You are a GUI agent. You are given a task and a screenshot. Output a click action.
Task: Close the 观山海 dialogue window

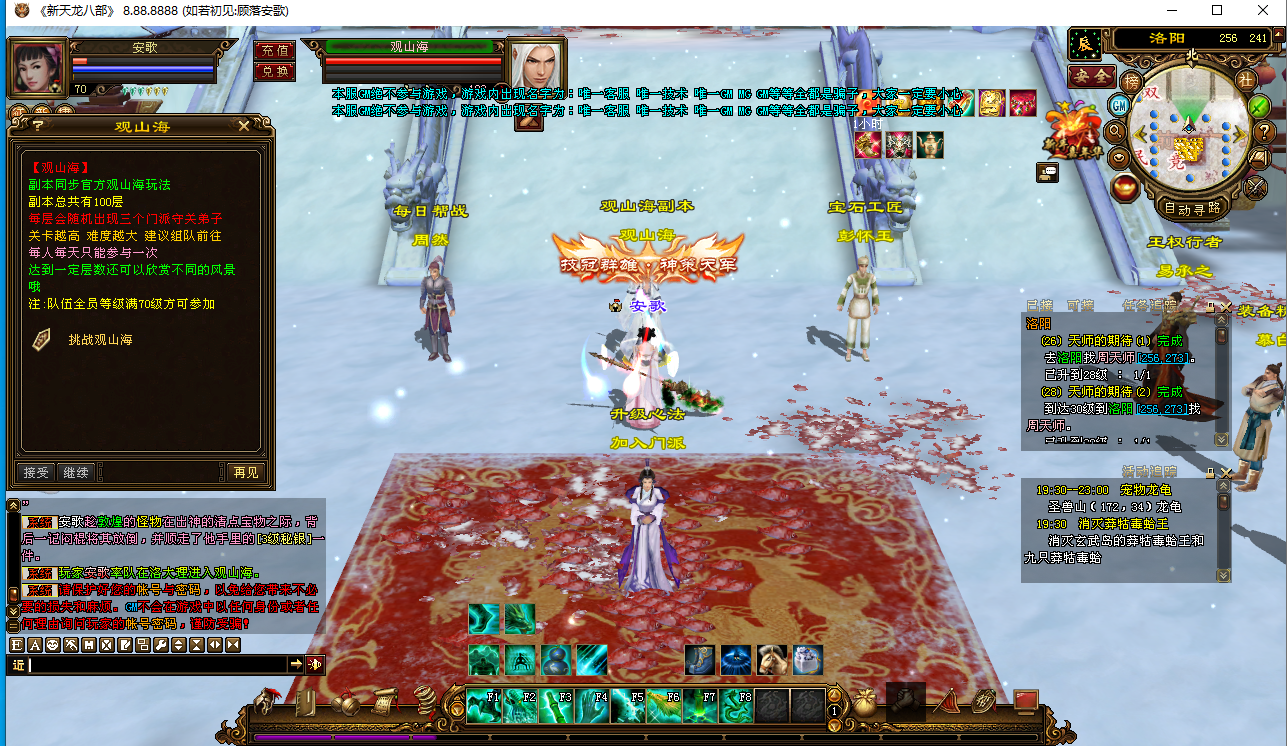[244, 125]
